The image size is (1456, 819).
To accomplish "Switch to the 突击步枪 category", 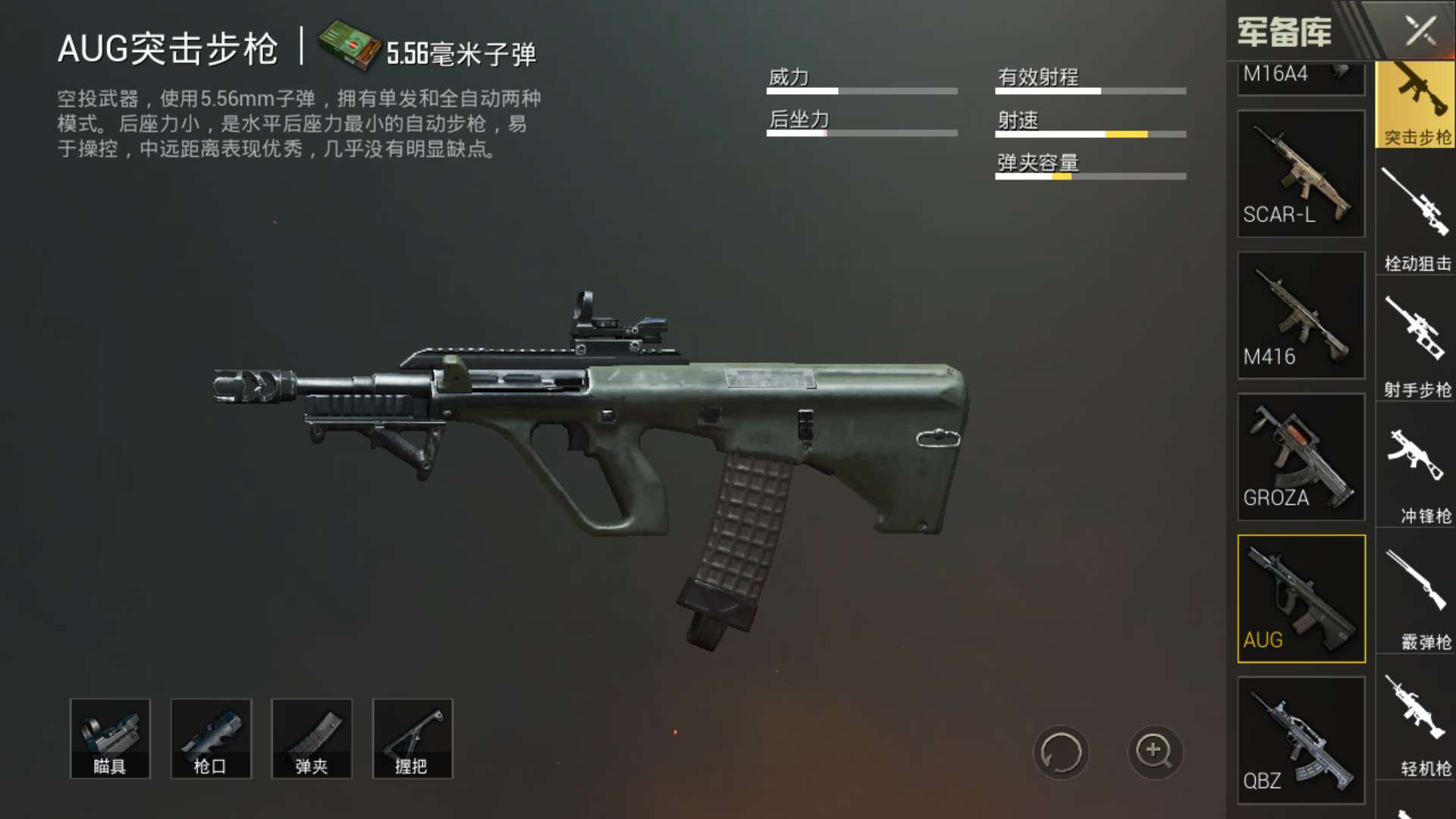I will pos(1415,105).
